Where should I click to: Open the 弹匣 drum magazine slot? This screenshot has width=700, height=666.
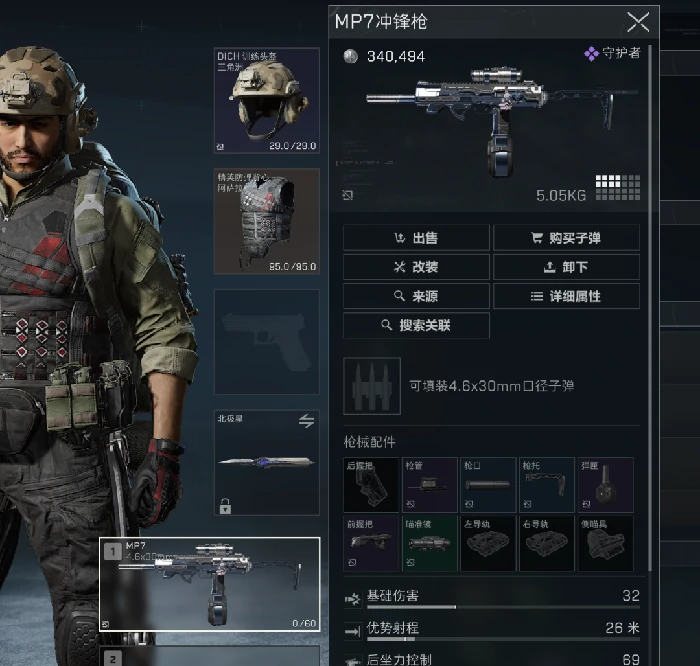[604, 485]
